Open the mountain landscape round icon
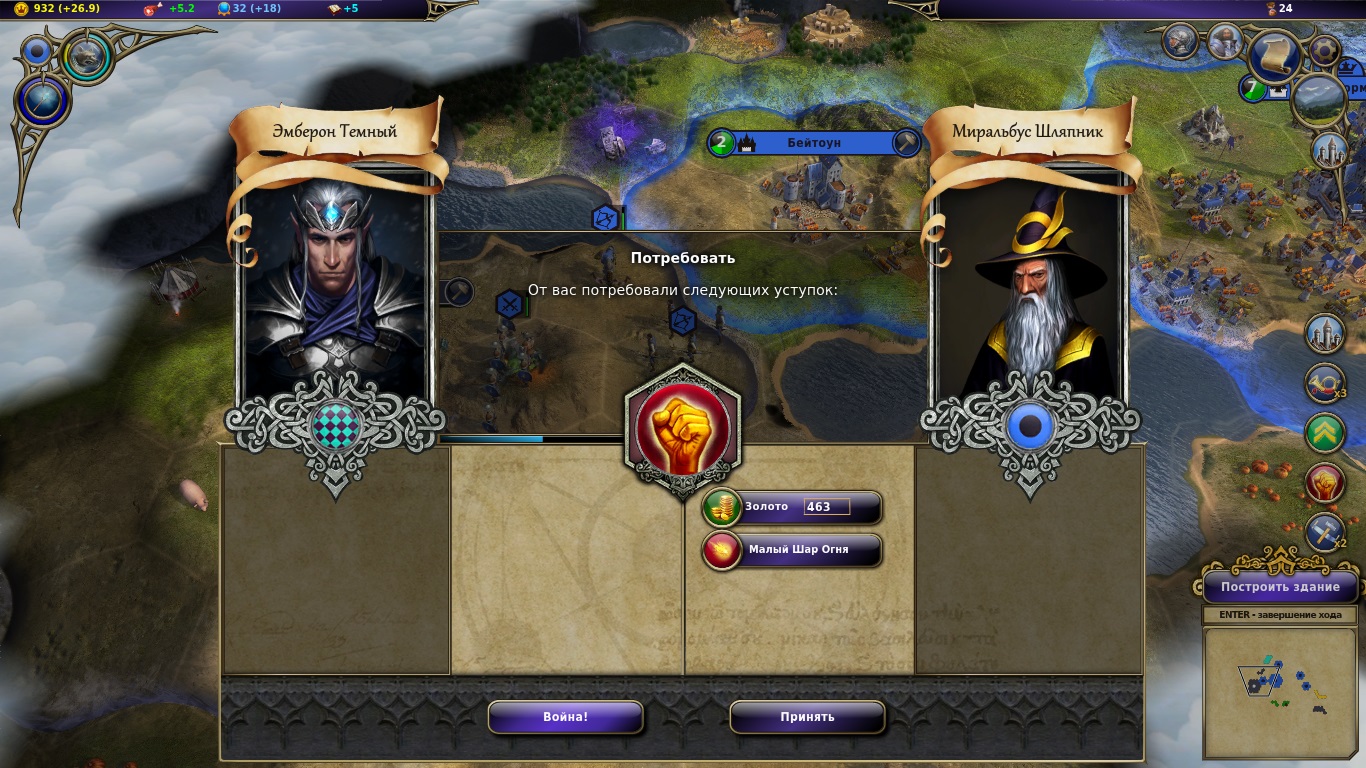 pyautogui.click(x=1318, y=100)
